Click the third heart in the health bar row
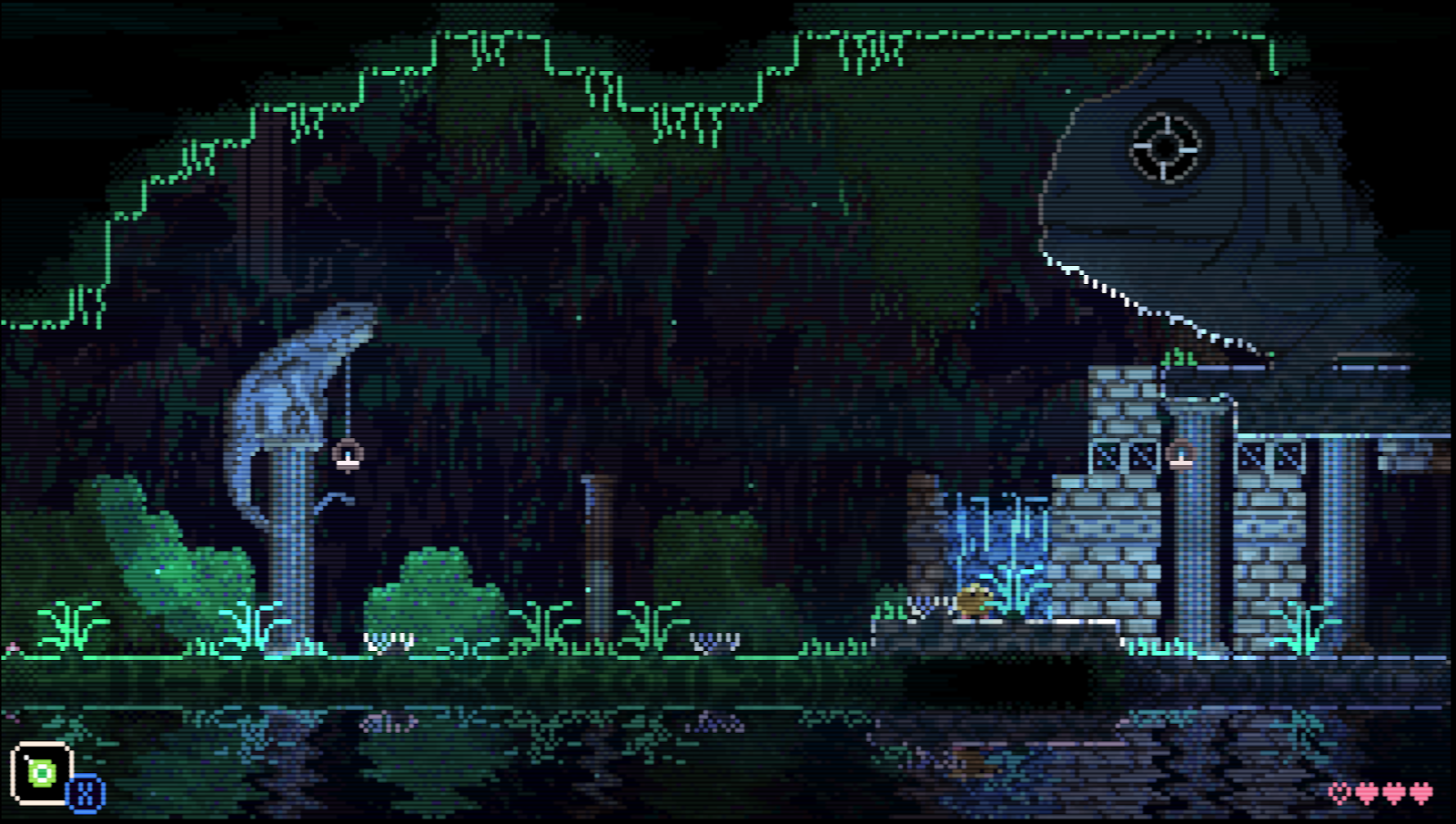Image resolution: width=1456 pixels, height=824 pixels. click(x=1395, y=793)
